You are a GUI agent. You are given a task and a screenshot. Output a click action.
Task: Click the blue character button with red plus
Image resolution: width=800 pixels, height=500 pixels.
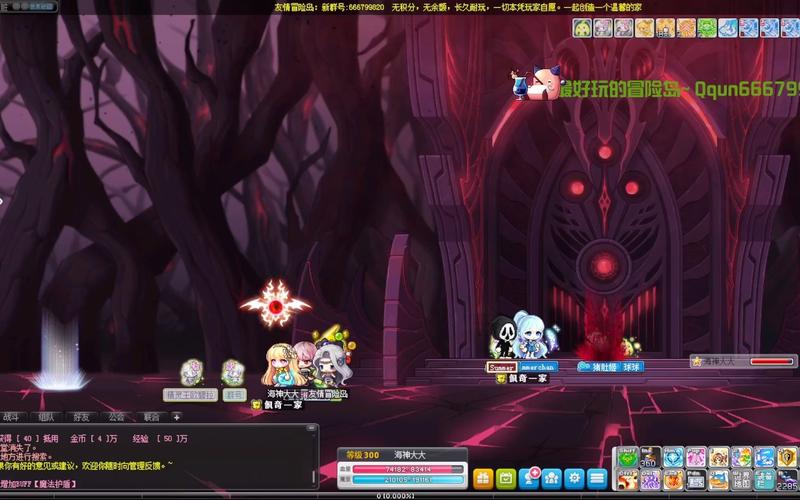(x=529, y=476)
